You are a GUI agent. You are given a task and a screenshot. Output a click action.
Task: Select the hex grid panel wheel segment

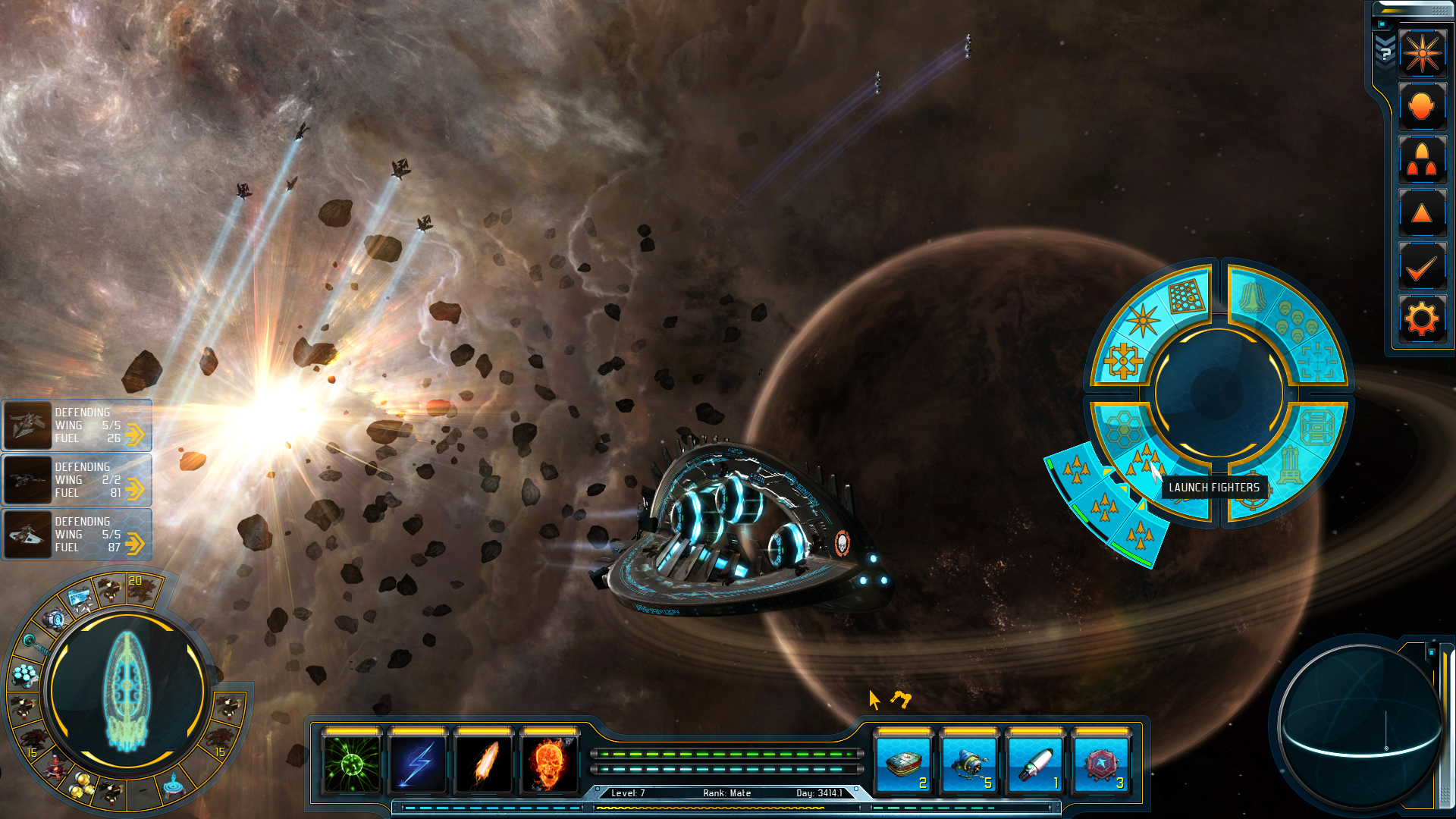pos(1186,295)
